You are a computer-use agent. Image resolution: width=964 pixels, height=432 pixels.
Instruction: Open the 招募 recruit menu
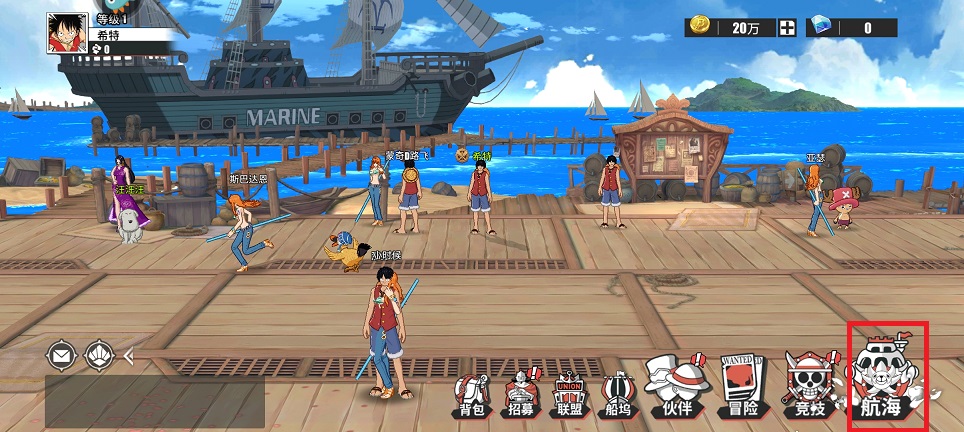pyautogui.click(x=520, y=395)
